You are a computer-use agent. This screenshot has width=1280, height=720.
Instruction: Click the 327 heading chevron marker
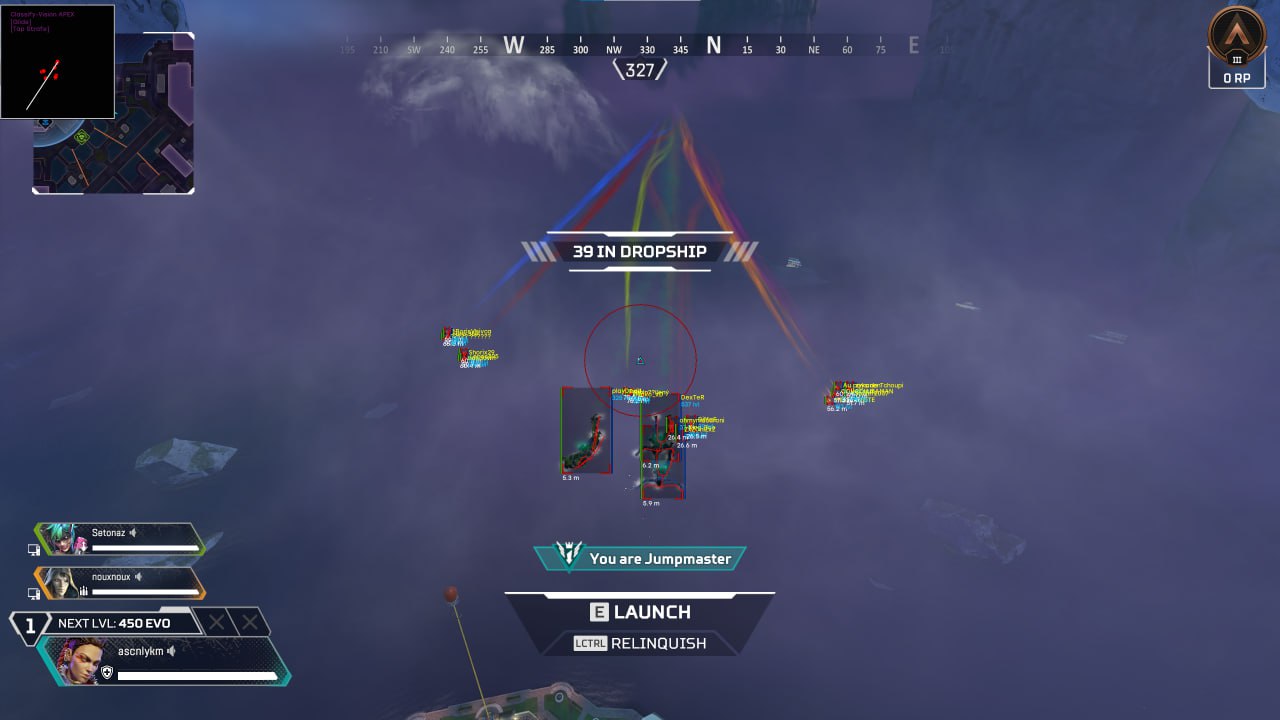point(639,70)
